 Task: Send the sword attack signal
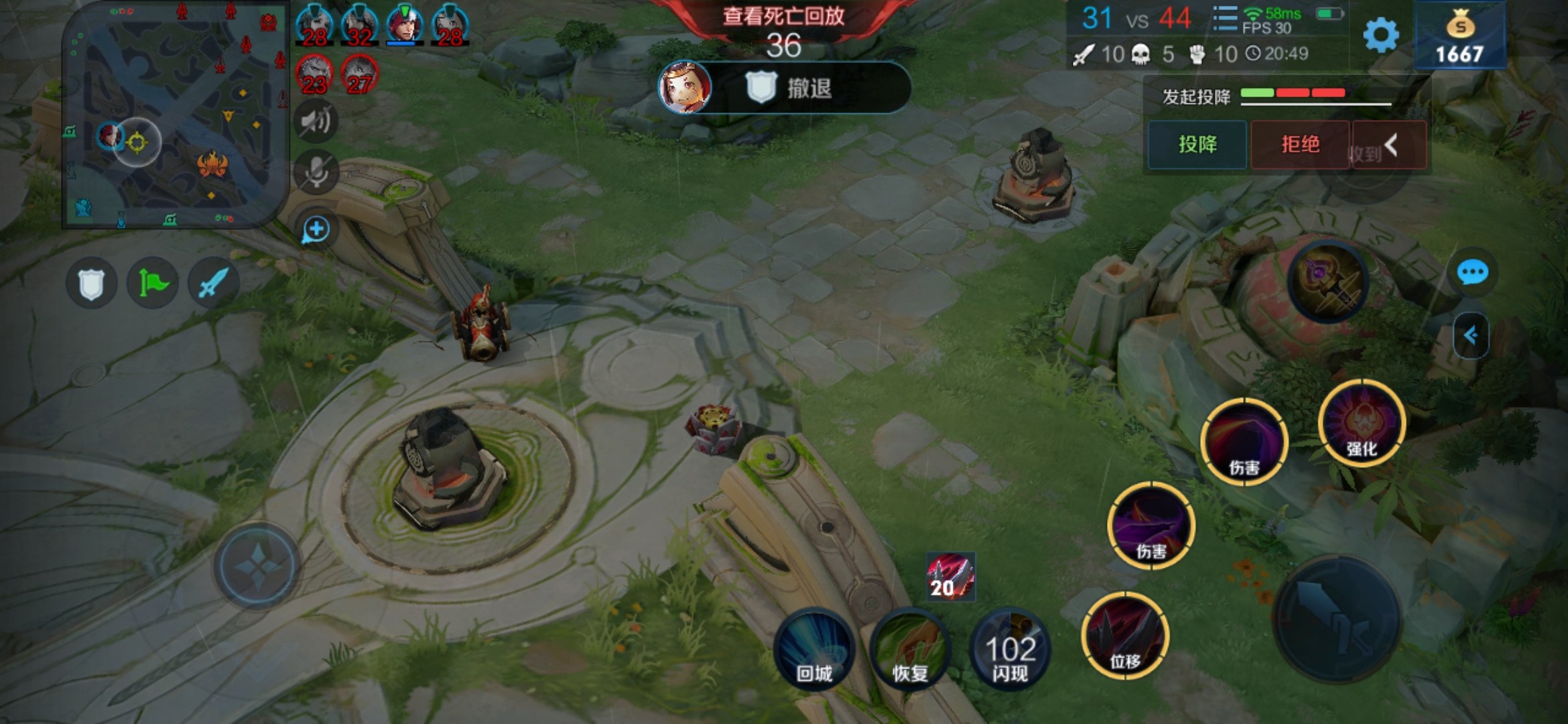(214, 284)
